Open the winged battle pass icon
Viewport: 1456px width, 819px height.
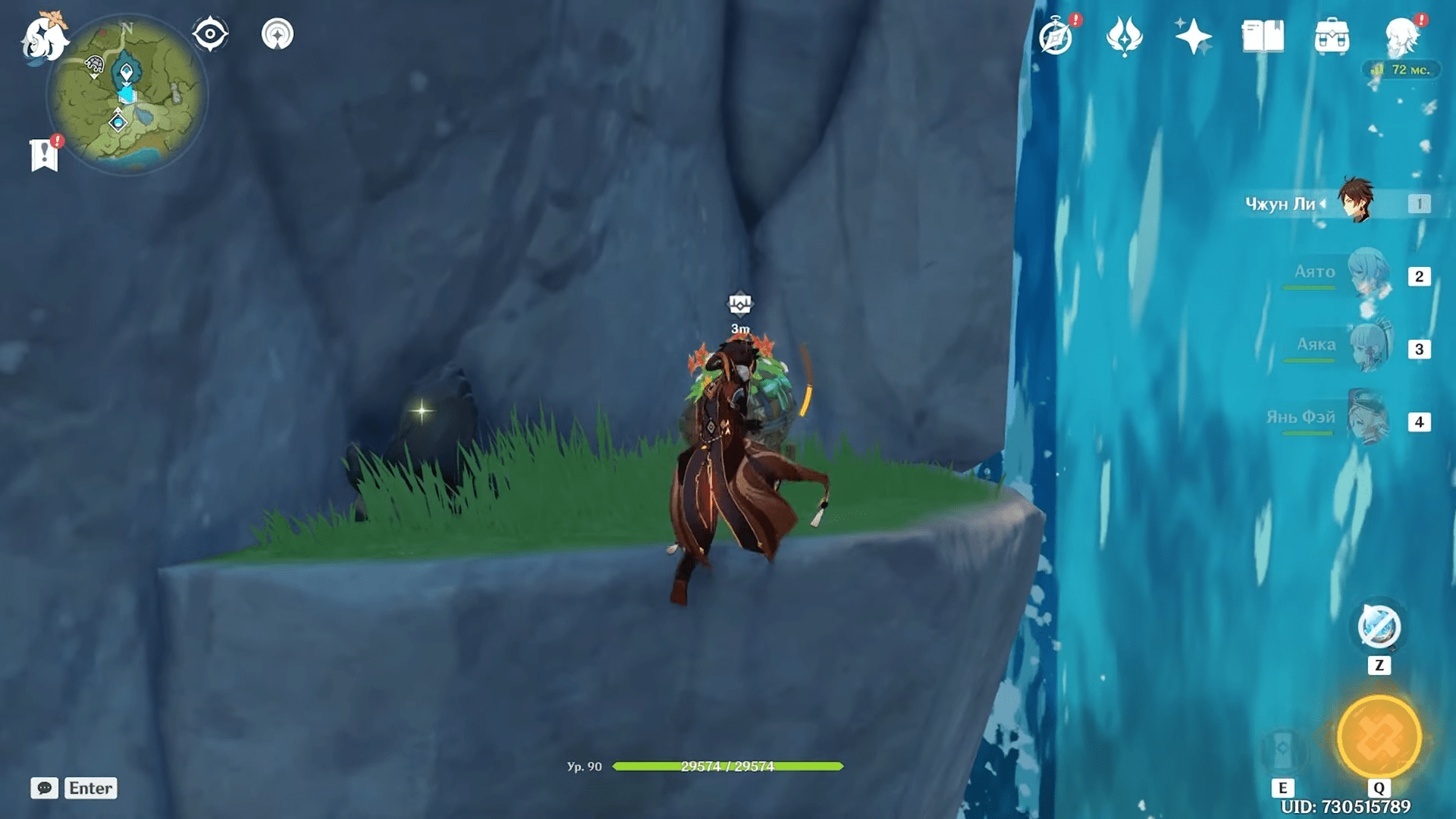pos(1124,36)
